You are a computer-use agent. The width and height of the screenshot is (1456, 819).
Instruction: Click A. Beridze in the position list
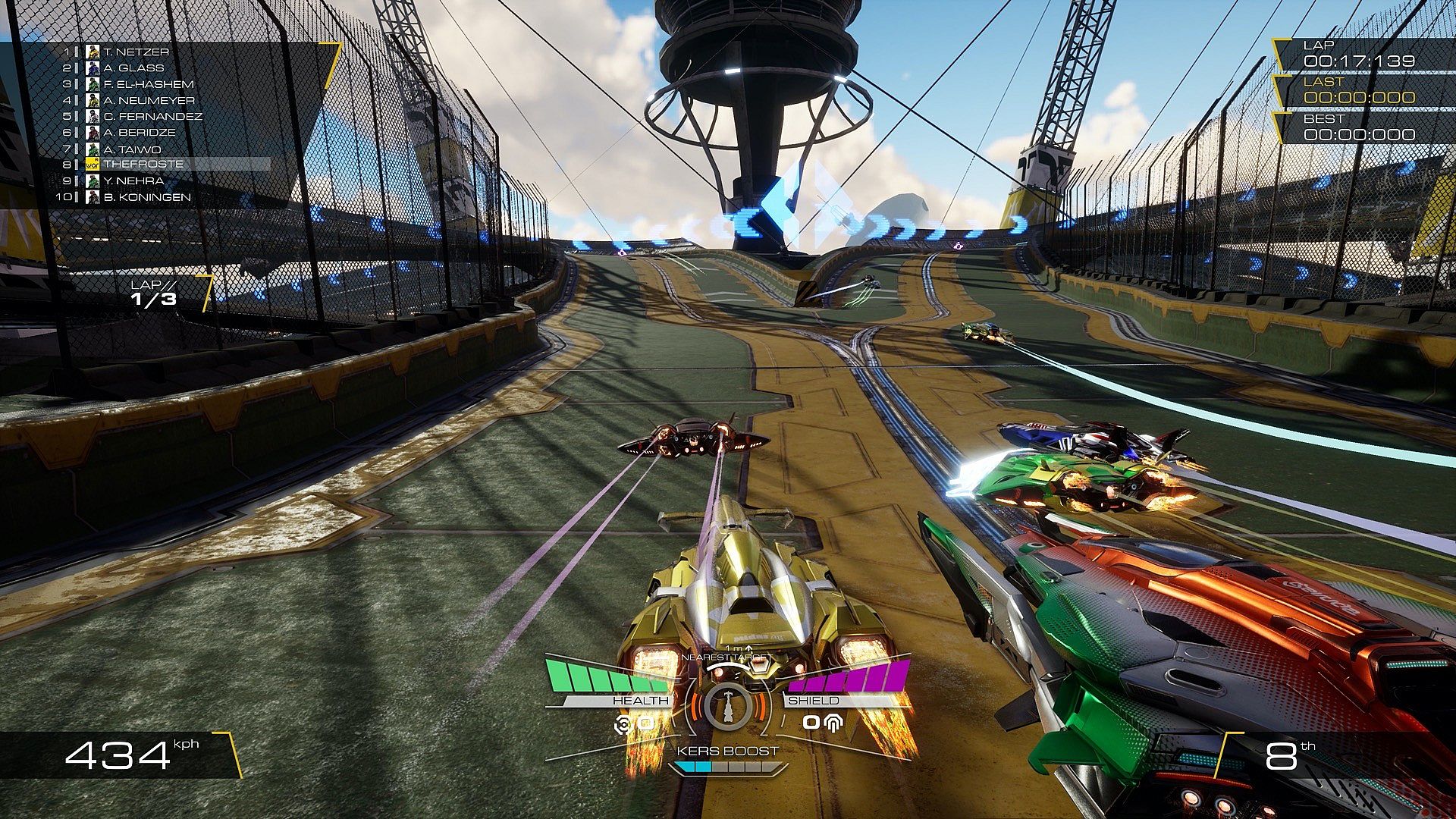pyautogui.click(x=140, y=133)
